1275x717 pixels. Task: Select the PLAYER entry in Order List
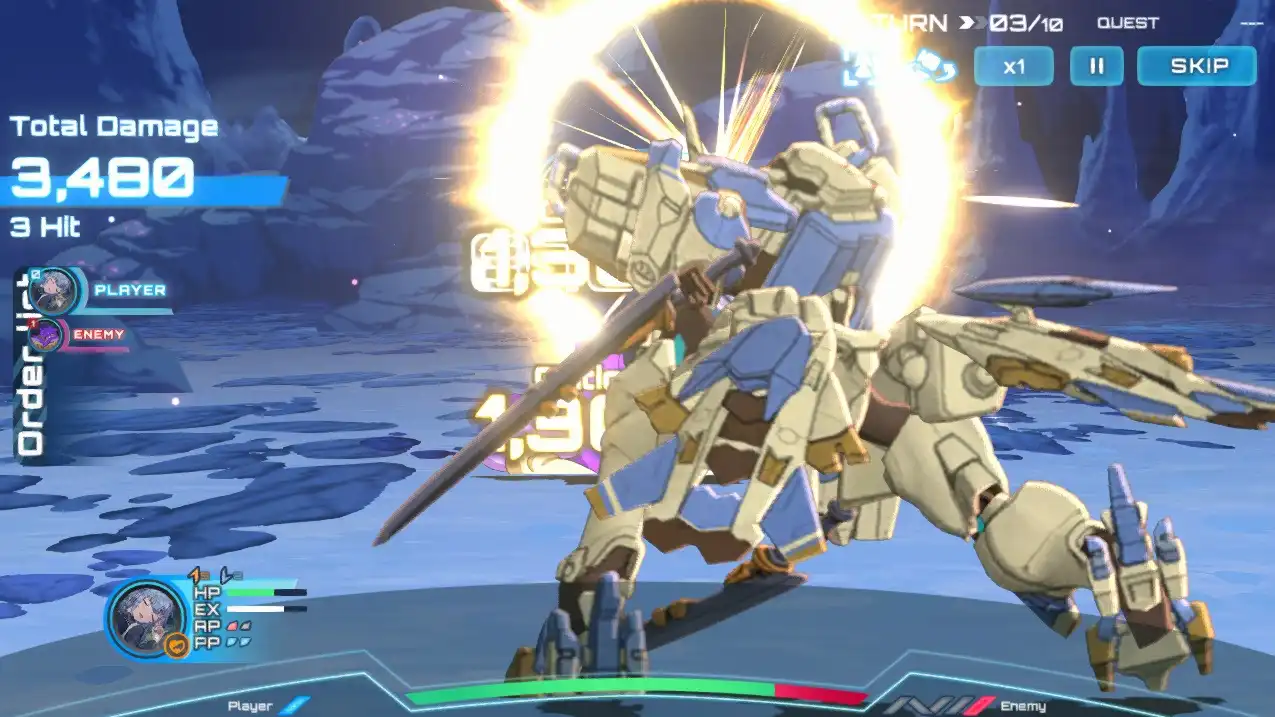coord(128,290)
